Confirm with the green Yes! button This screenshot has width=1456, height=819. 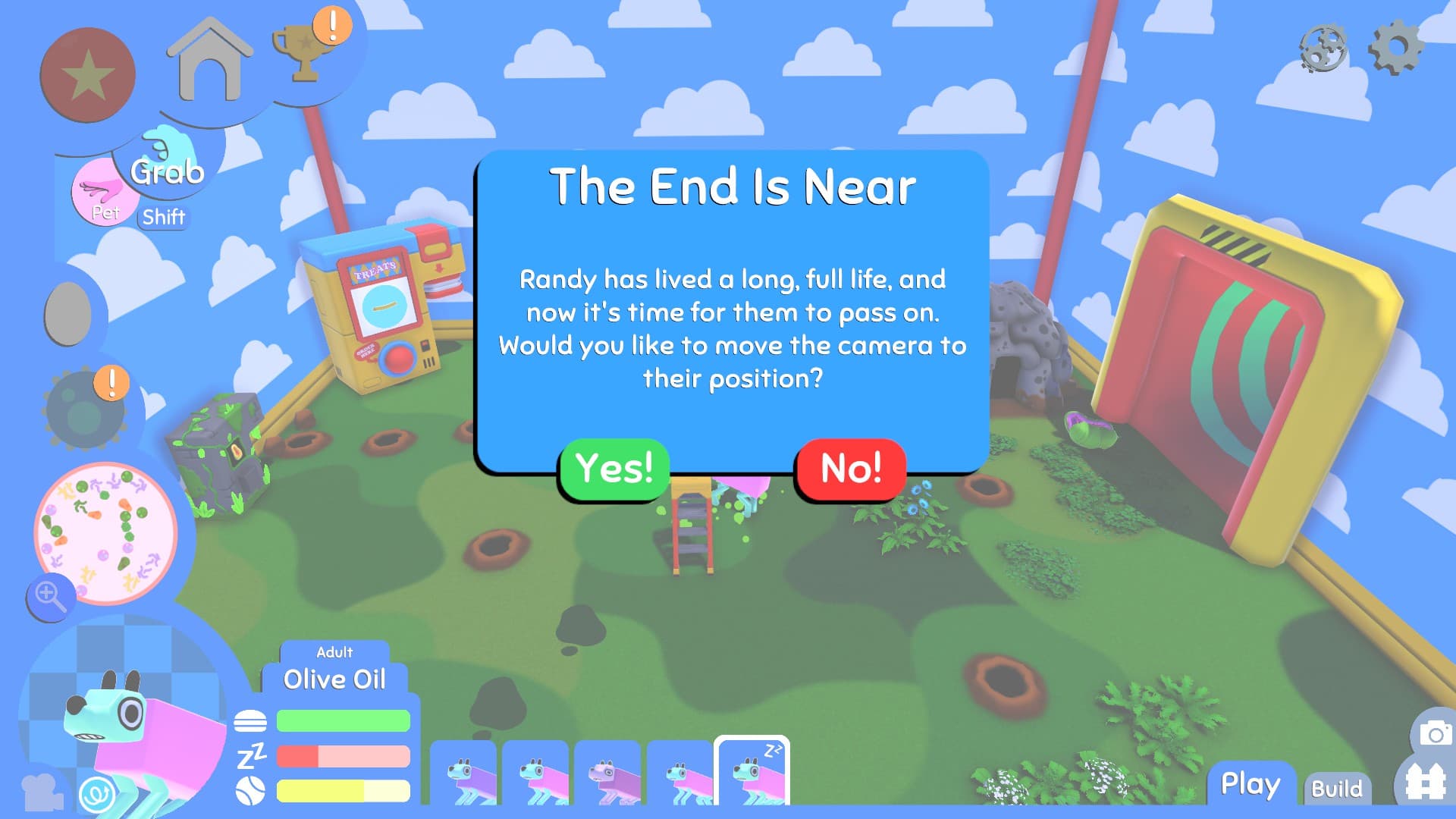pos(613,468)
